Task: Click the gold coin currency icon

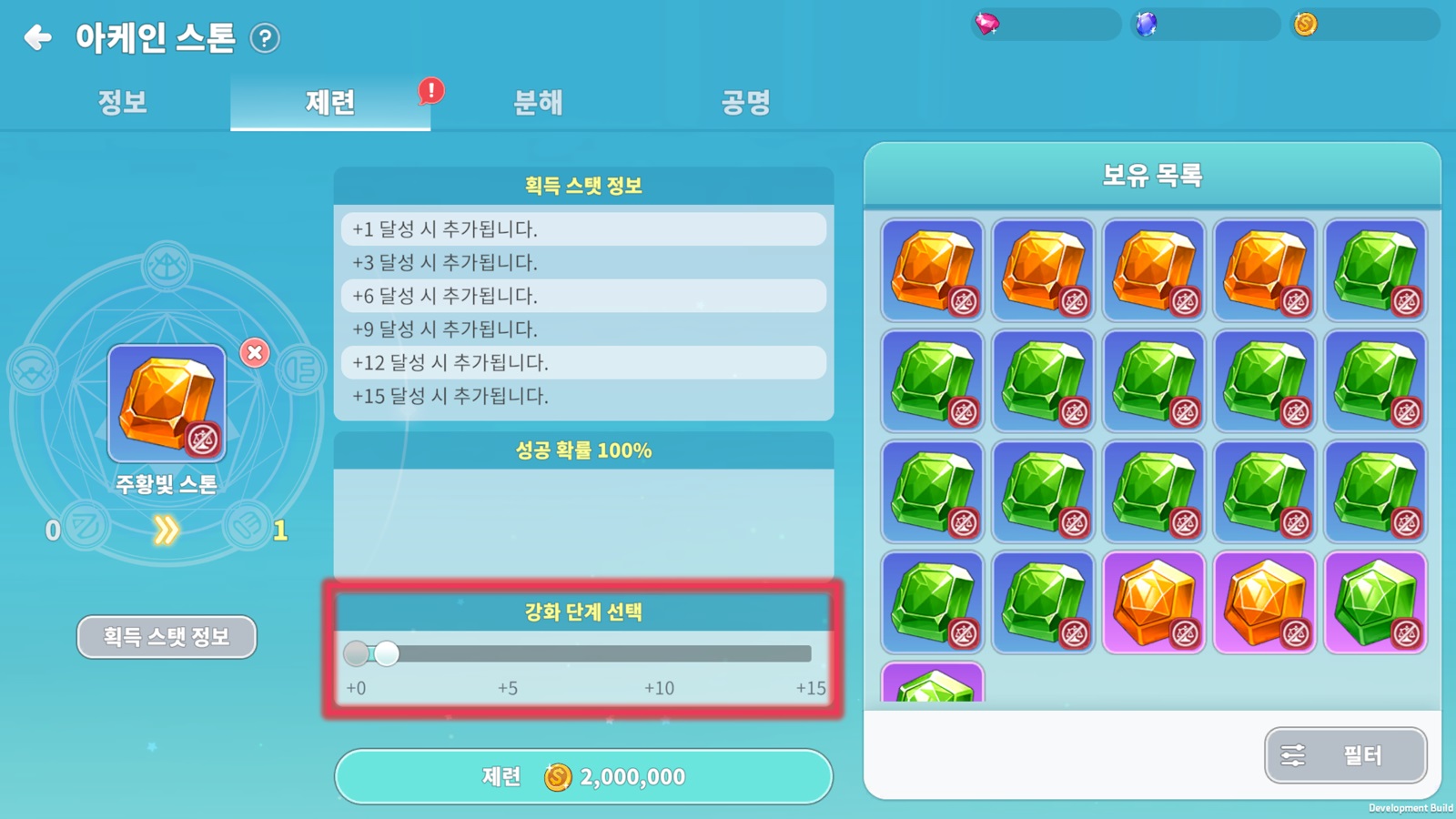Action: pyautogui.click(x=1306, y=24)
